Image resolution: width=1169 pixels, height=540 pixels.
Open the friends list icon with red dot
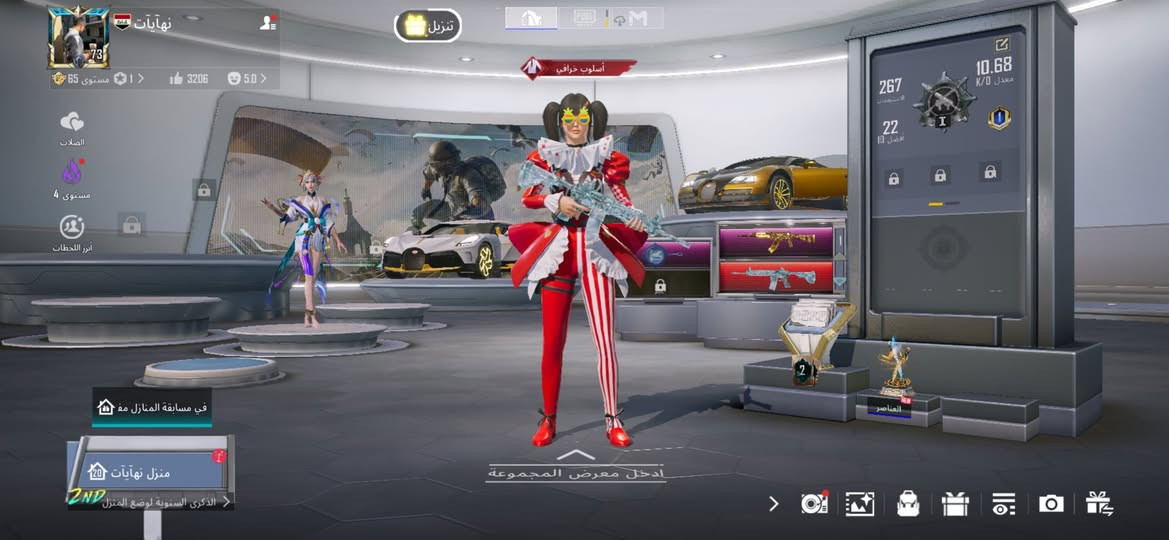(x=267, y=22)
